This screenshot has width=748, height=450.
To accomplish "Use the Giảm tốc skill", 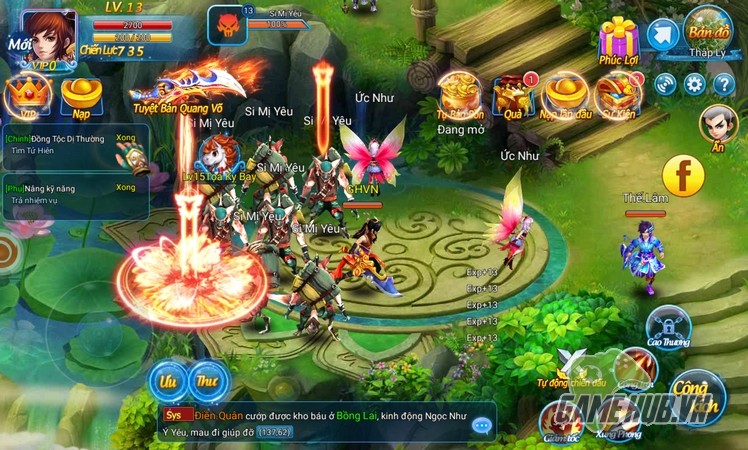I will (561, 420).
